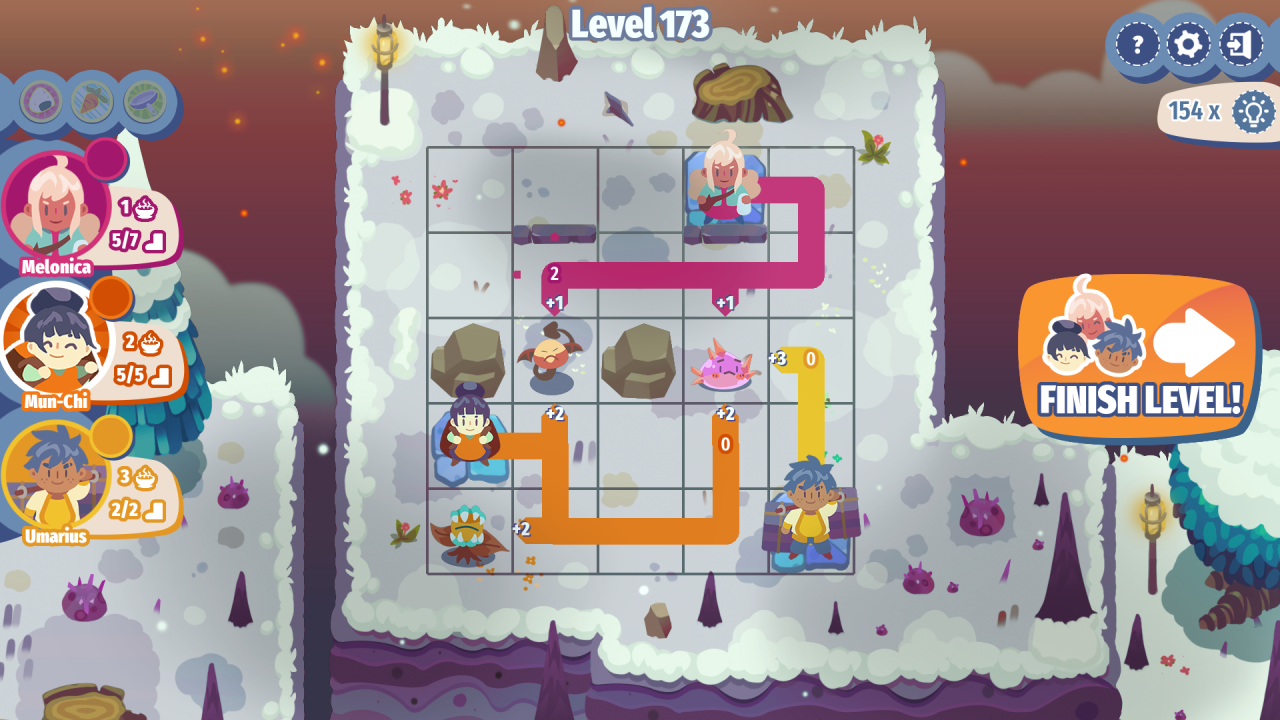Viewport: 1280px width, 720px height.
Task: Open the help question mark button
Action: point(1137,45)
